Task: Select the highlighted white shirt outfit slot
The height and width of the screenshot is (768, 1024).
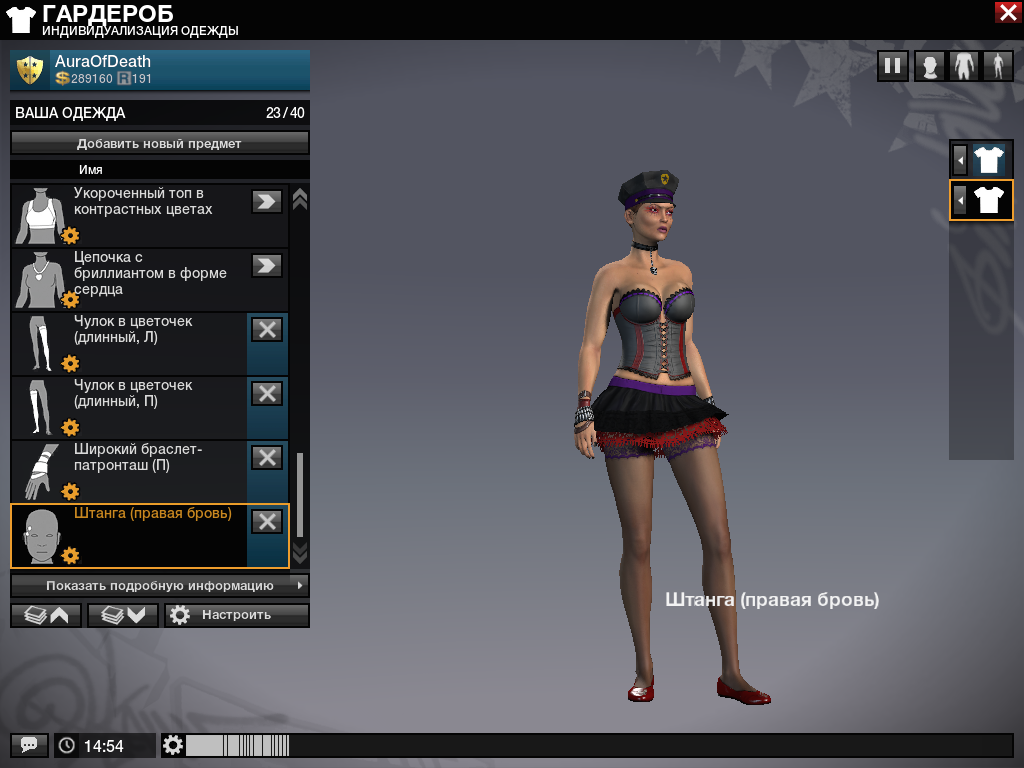Action: [x=988, y=200]
